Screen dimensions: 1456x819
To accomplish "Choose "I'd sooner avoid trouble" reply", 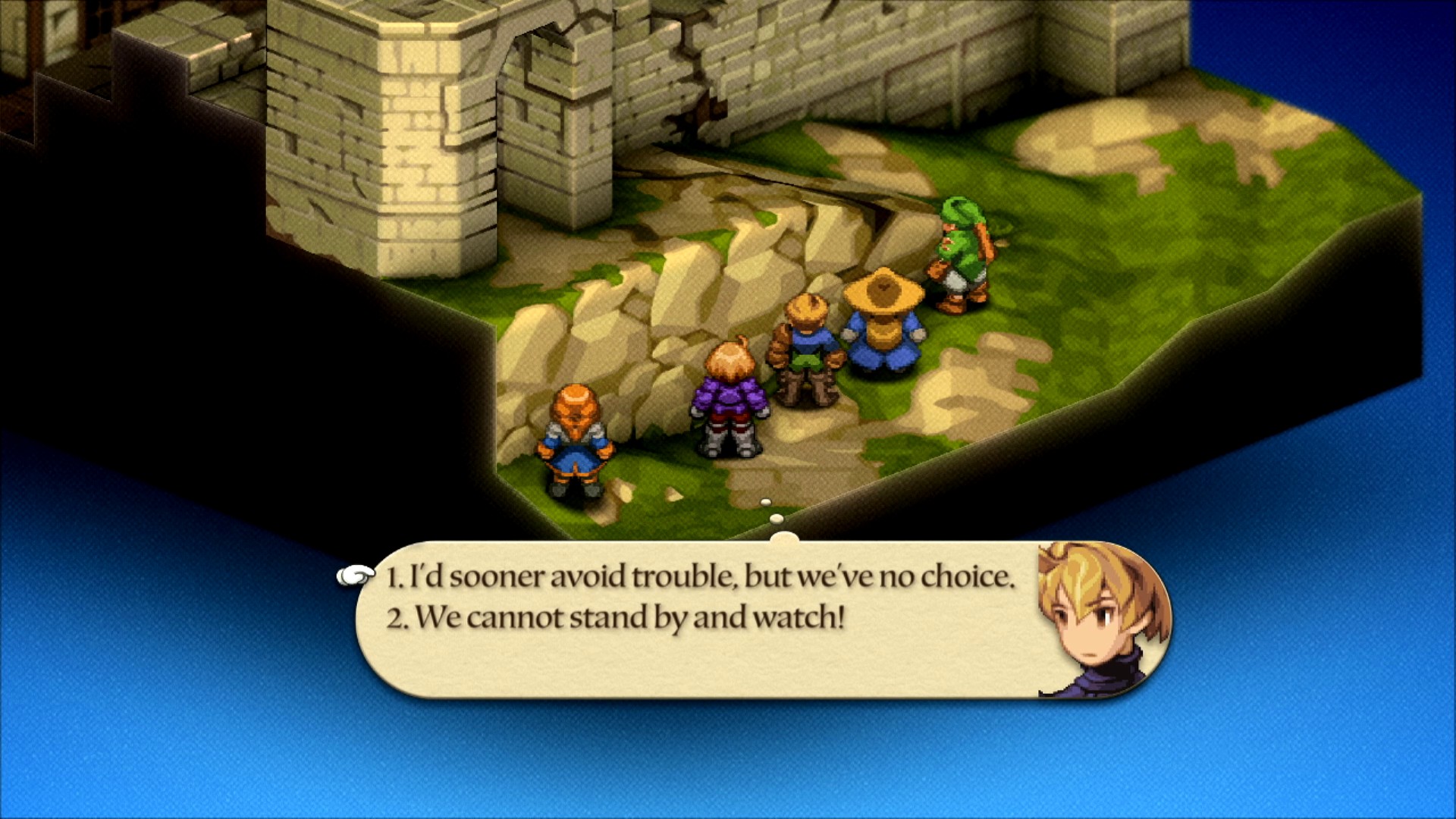I will 699,578.
